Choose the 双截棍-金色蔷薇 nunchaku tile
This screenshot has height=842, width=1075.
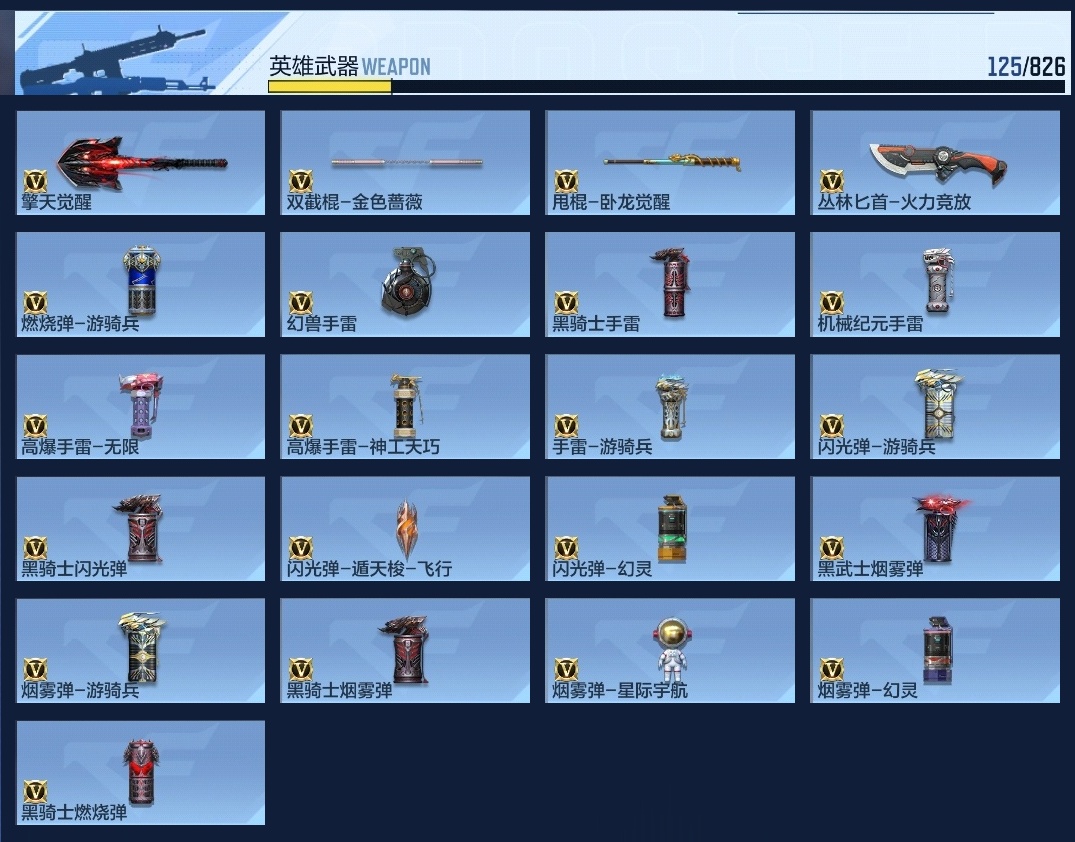(405, 162)
